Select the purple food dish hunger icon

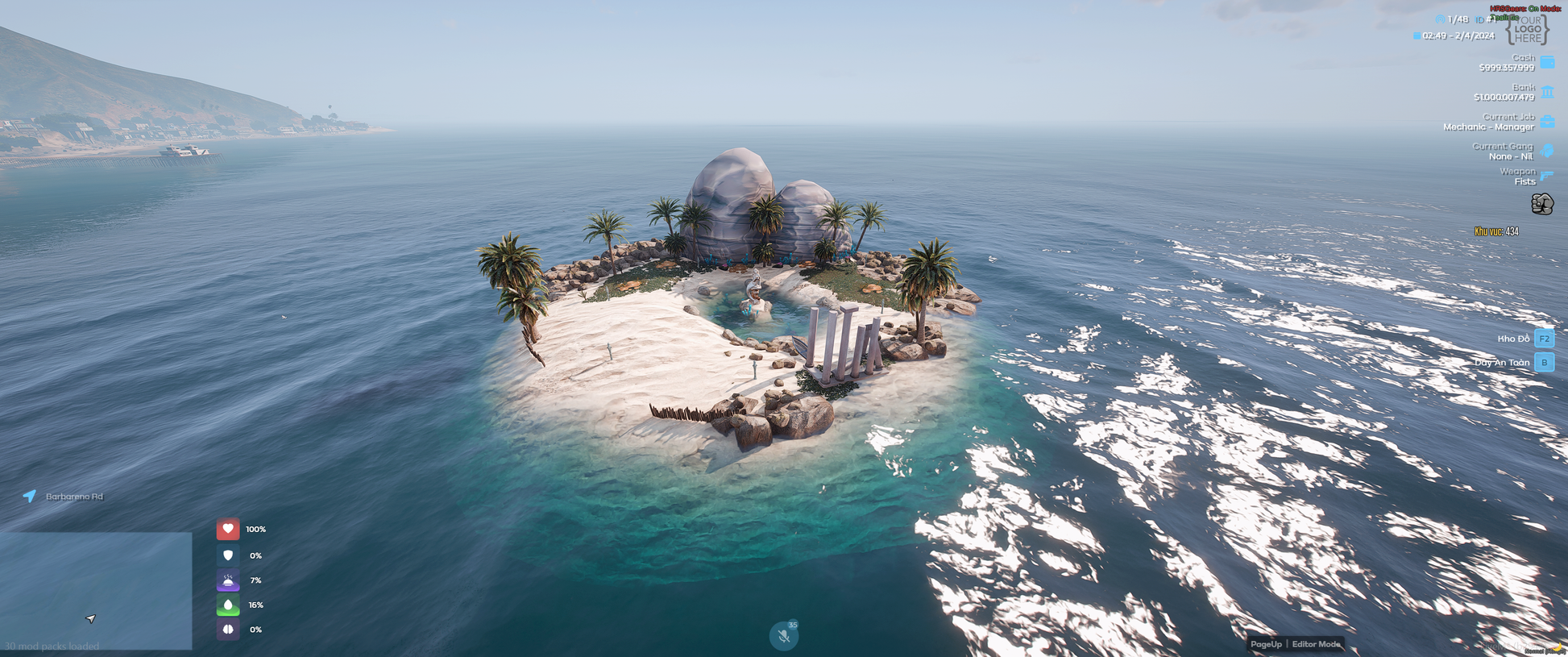[x=228, y=580]
